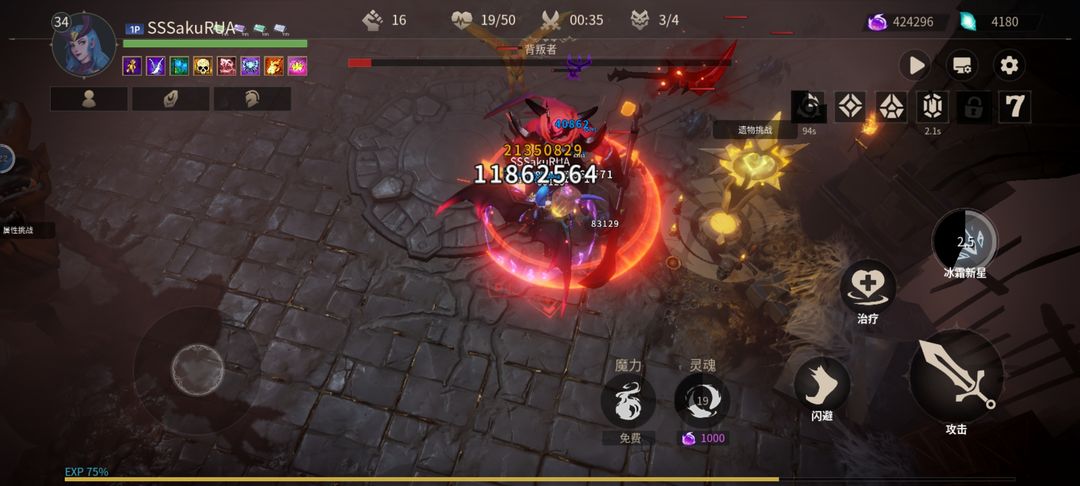
Task: Activate the heal (治疗) skill
Action: [x=867, y=288]
